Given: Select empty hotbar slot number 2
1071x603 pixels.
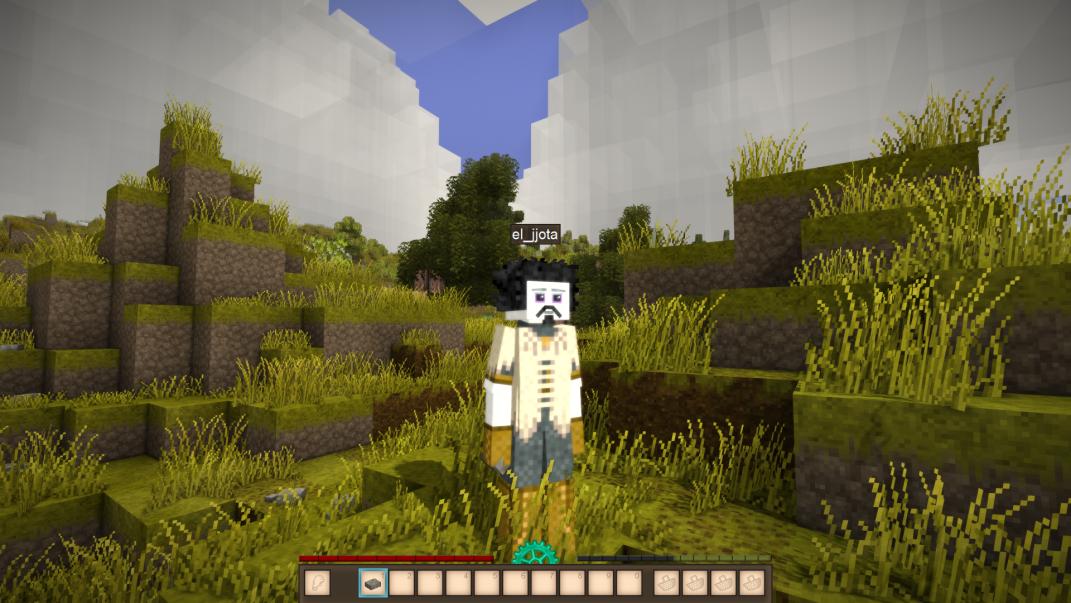Looking at the screenshot, I should [x=402, y=582].
